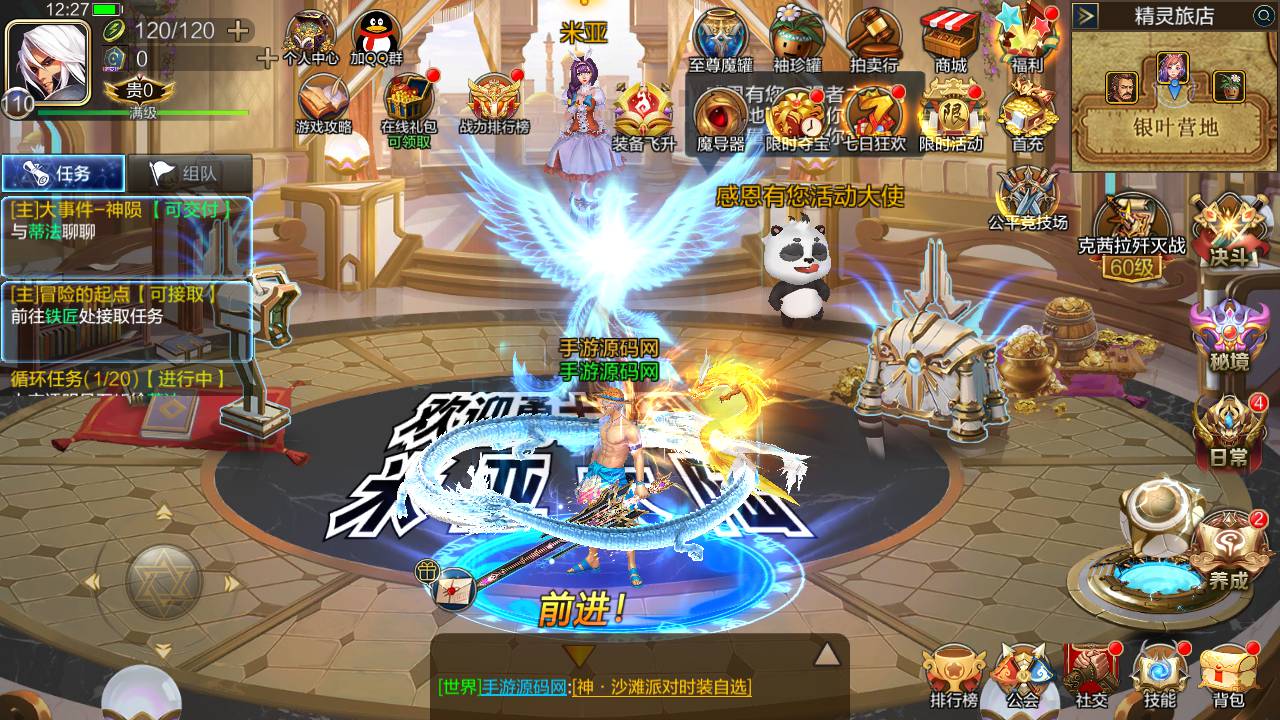
Task: Open the 背包 backpack chest
Action: tap(1227, 676)
